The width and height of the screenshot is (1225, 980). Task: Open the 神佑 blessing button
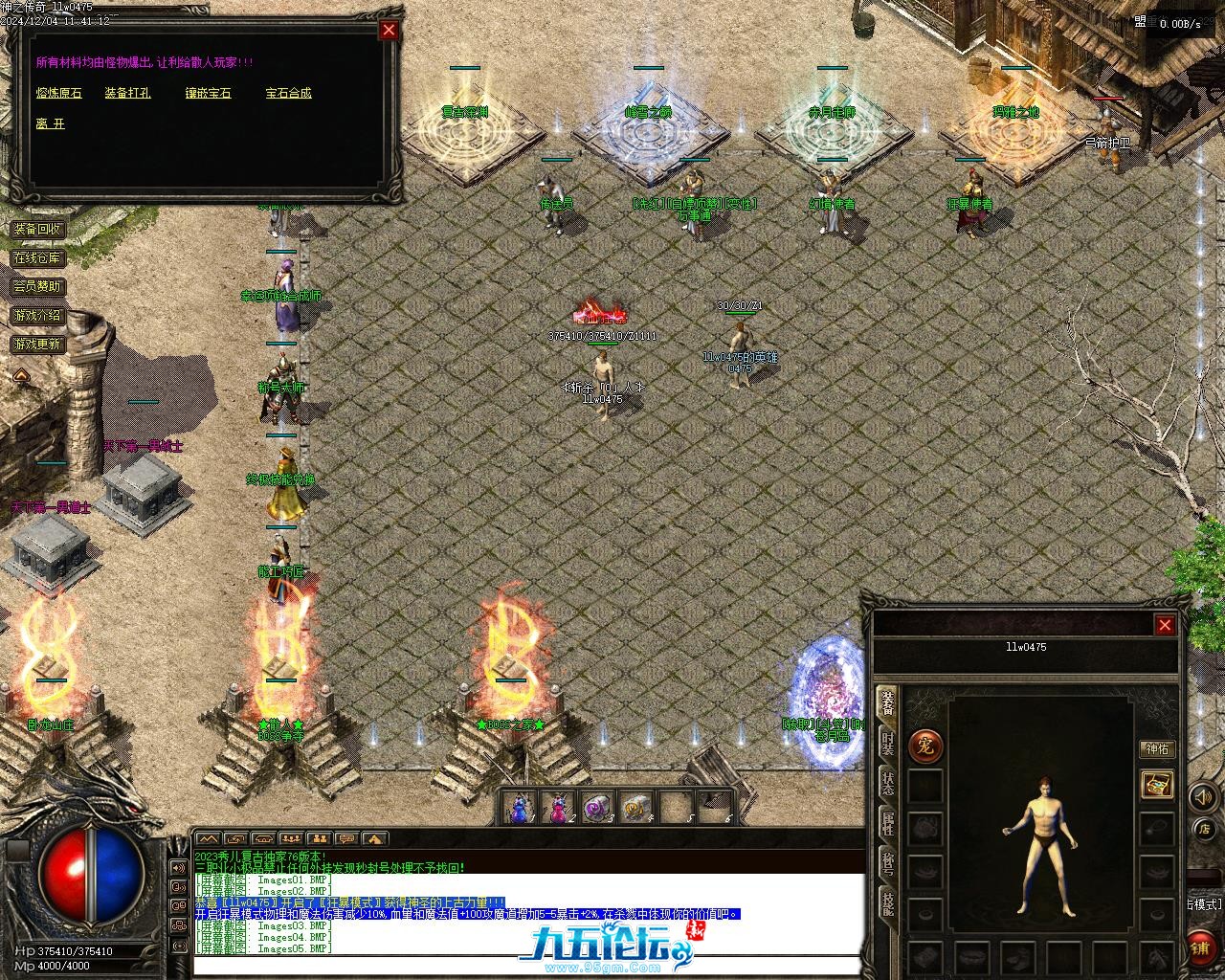pyautogui.click(x=1157, y=749)
